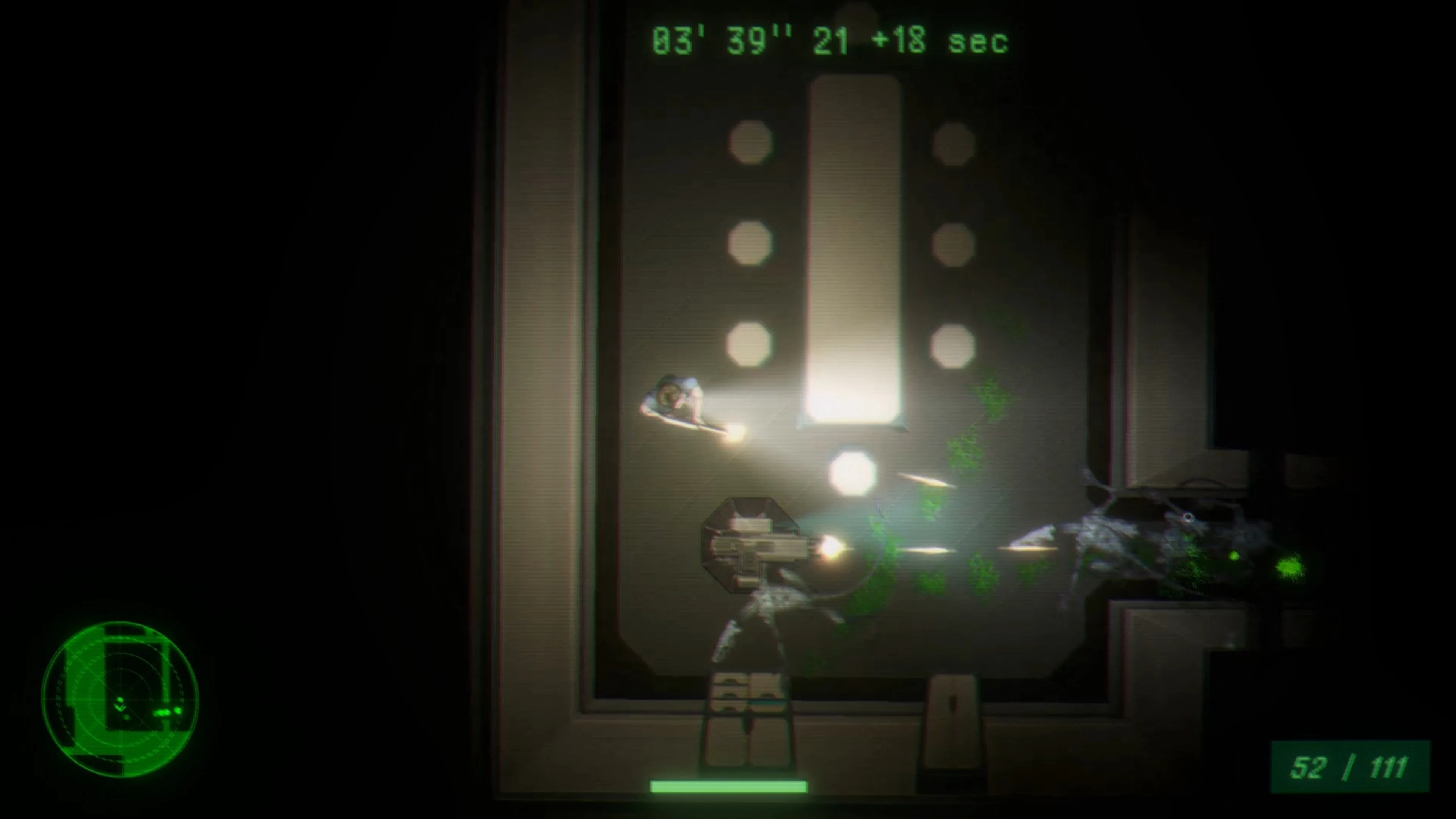
Task: Click the enemy blip on the radar's right side
Action: pyautogui.click(x=165, y=713)
